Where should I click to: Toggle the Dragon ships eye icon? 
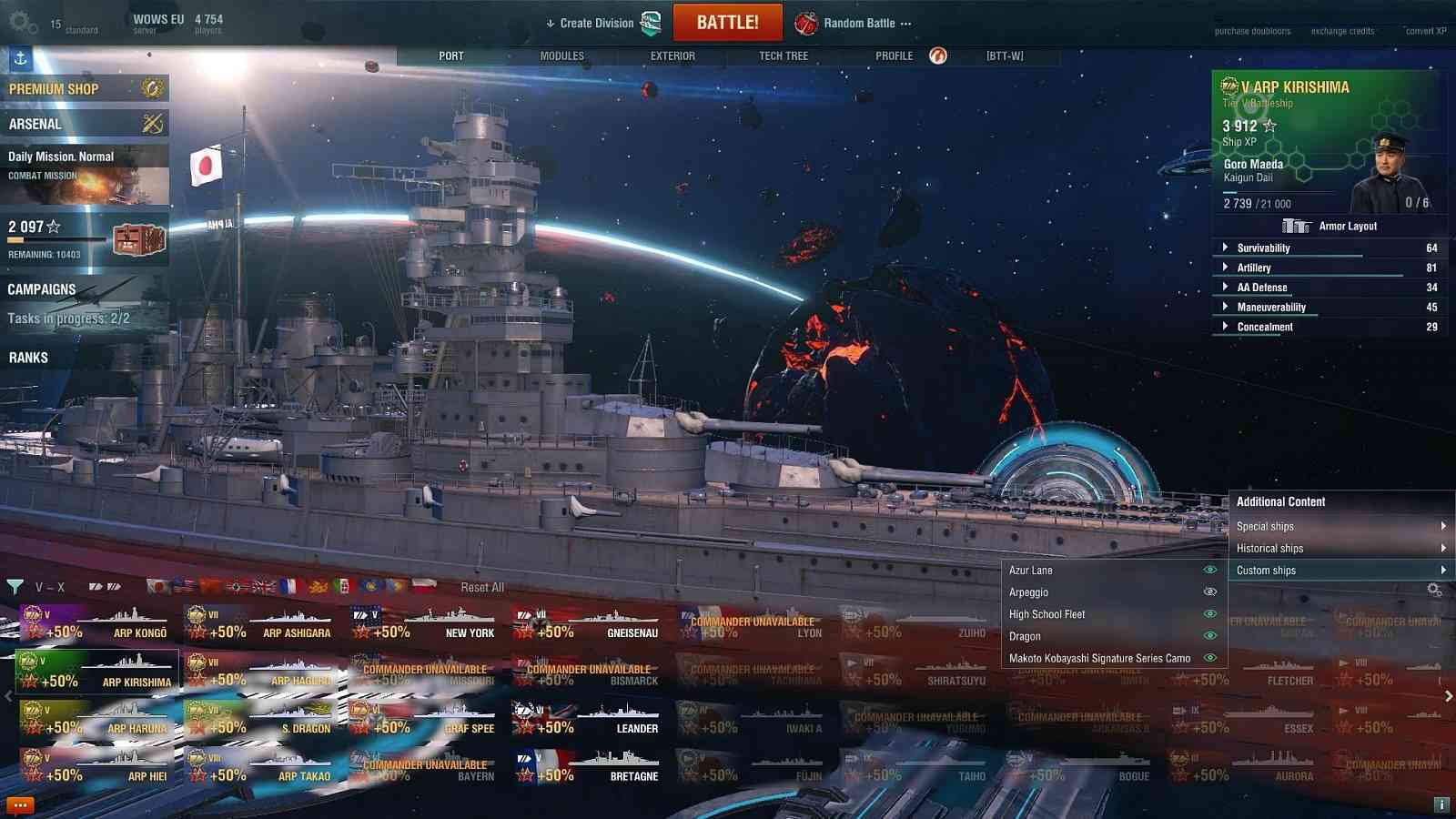pyautogui.click(x=1209, y=636)
